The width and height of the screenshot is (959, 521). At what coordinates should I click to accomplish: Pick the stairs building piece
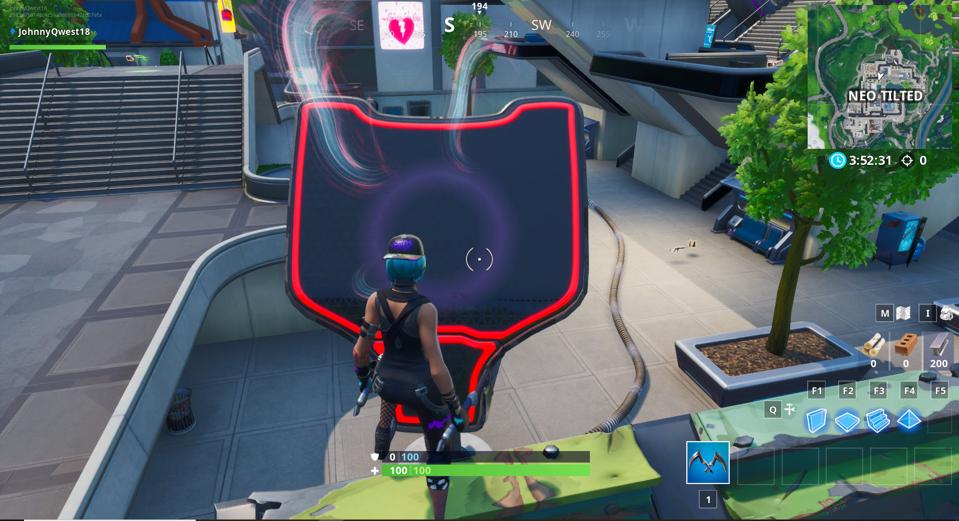878,420
